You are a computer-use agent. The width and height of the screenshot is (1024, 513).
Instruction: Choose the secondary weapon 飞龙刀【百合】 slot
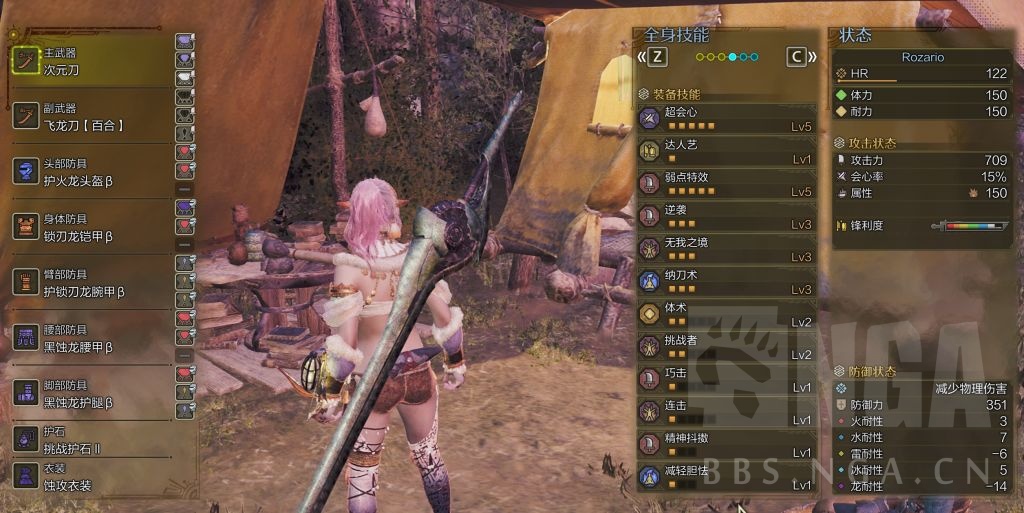(90, 117)
